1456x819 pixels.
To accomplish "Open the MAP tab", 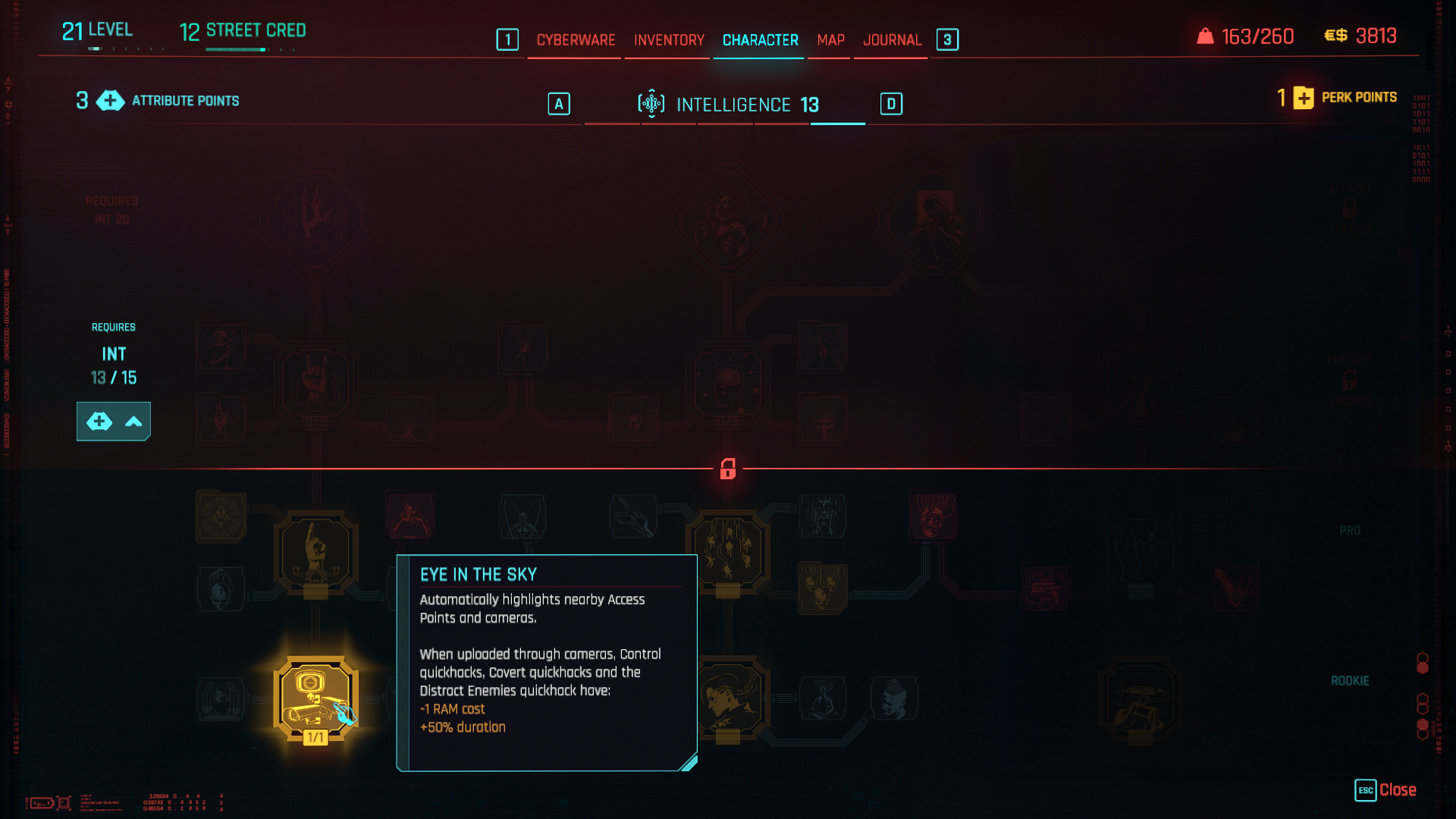I will coord(829,40).
